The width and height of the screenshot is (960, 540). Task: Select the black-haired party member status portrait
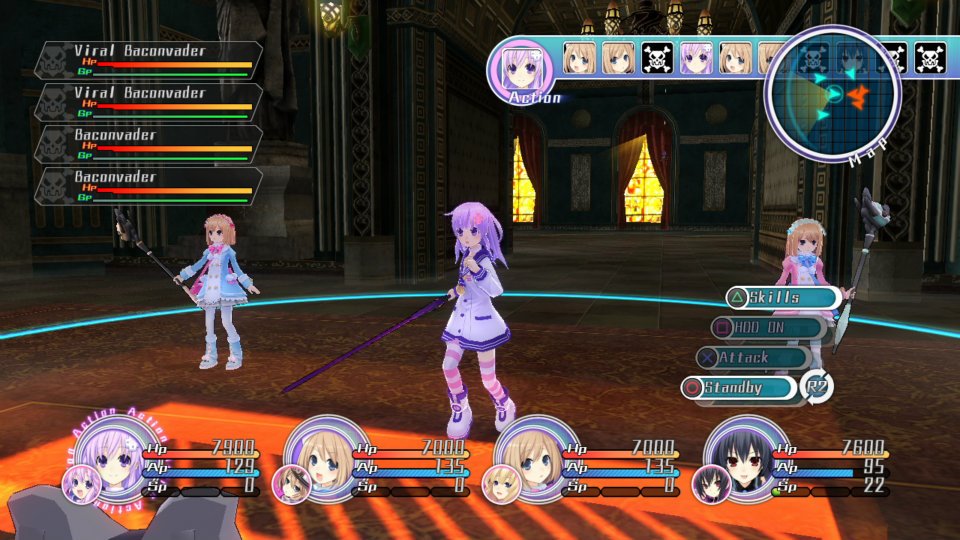[747, 456]
